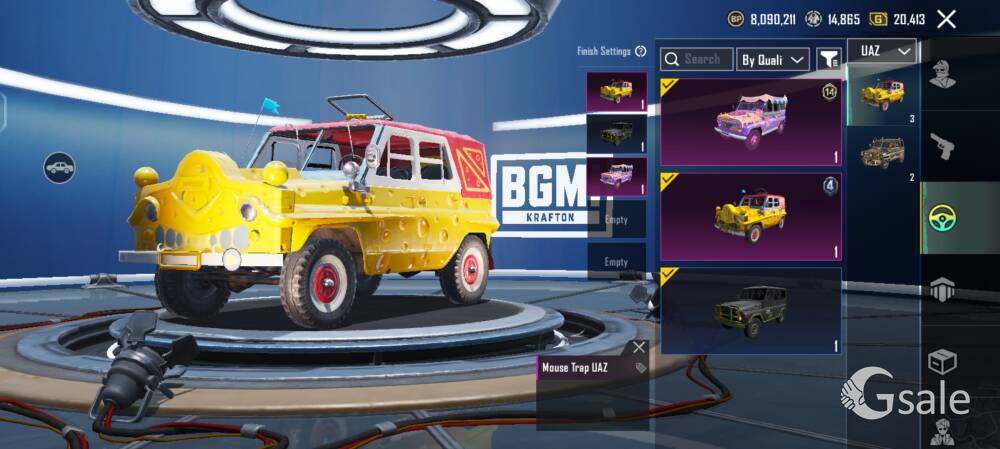Open the parachute category tab

[x=942, y=290]
